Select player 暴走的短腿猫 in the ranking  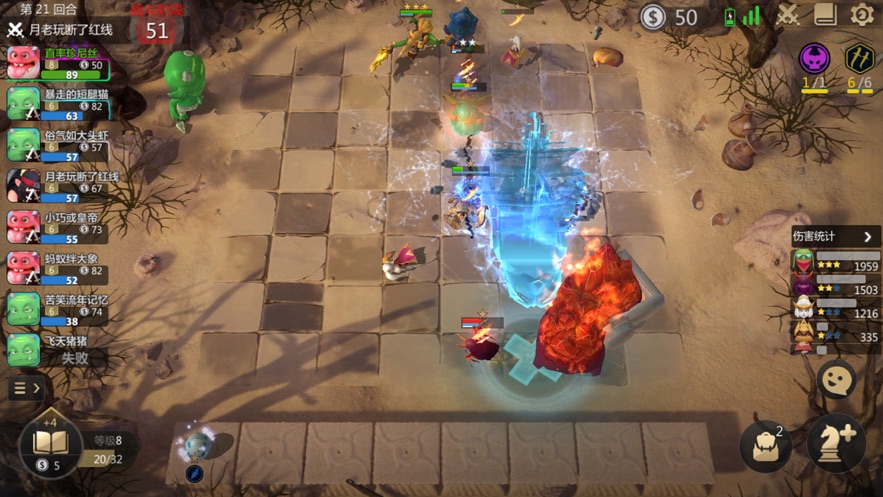pos(57,104)
